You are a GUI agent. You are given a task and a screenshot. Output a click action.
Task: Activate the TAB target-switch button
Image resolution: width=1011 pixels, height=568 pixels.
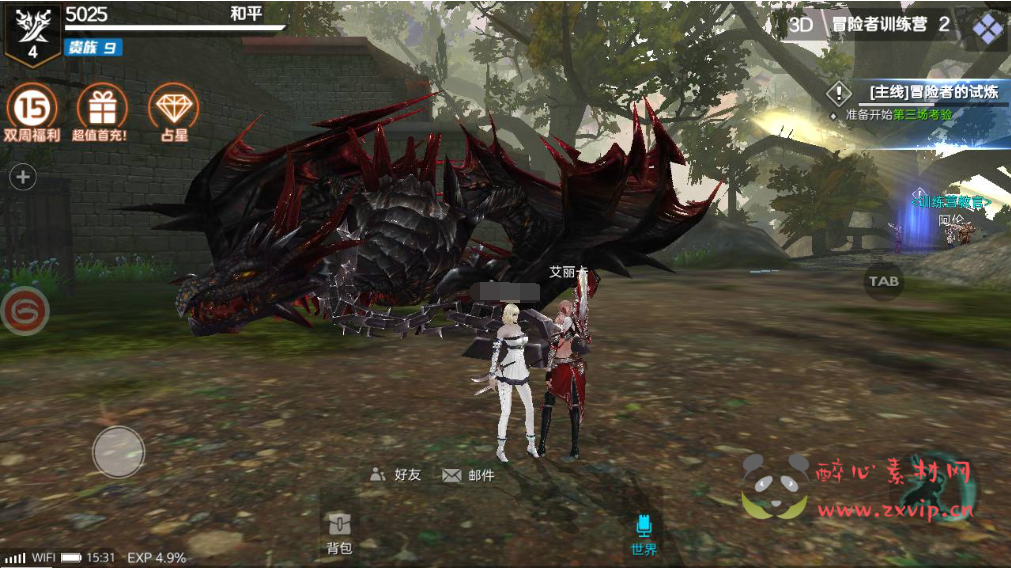[x=883, y=281]
